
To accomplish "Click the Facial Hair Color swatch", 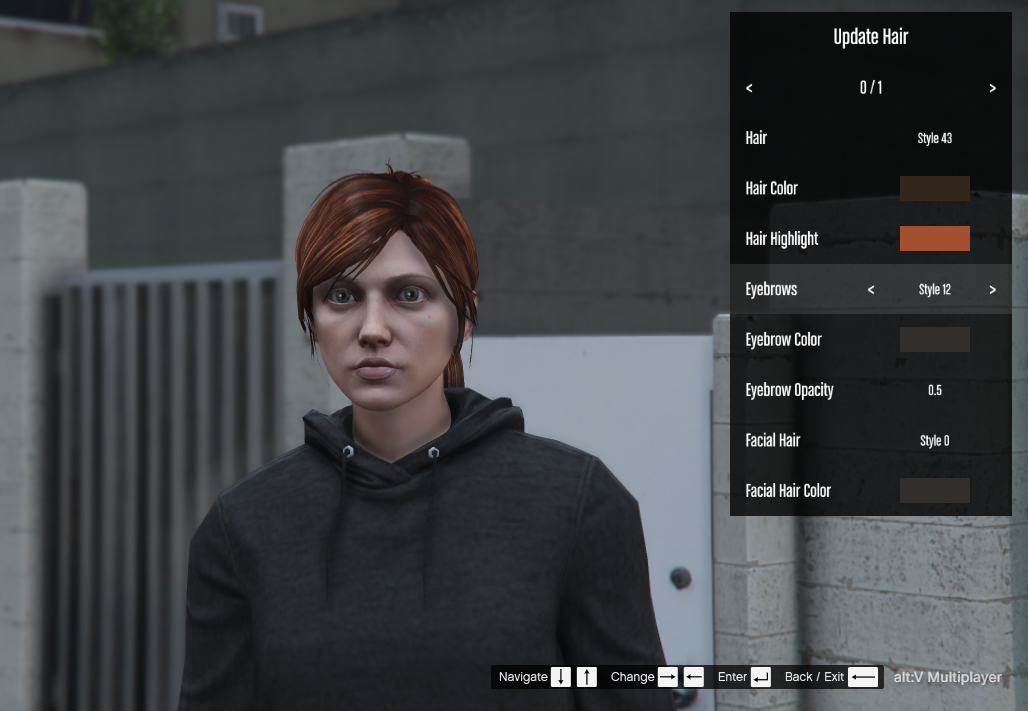I will pos(934,491).
